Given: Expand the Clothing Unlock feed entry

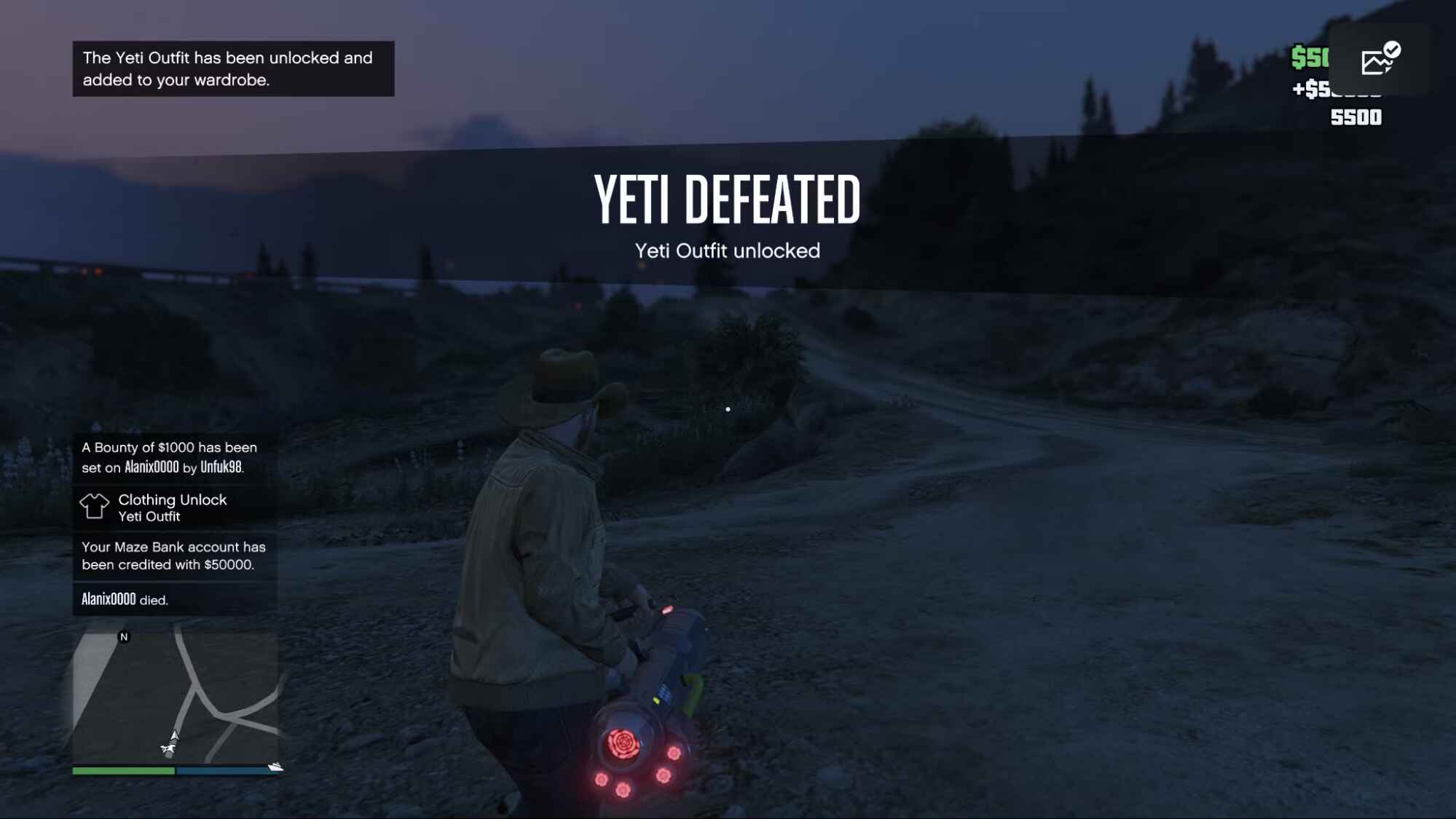Looking at the screenshot, I should click(x=173, y=508).
